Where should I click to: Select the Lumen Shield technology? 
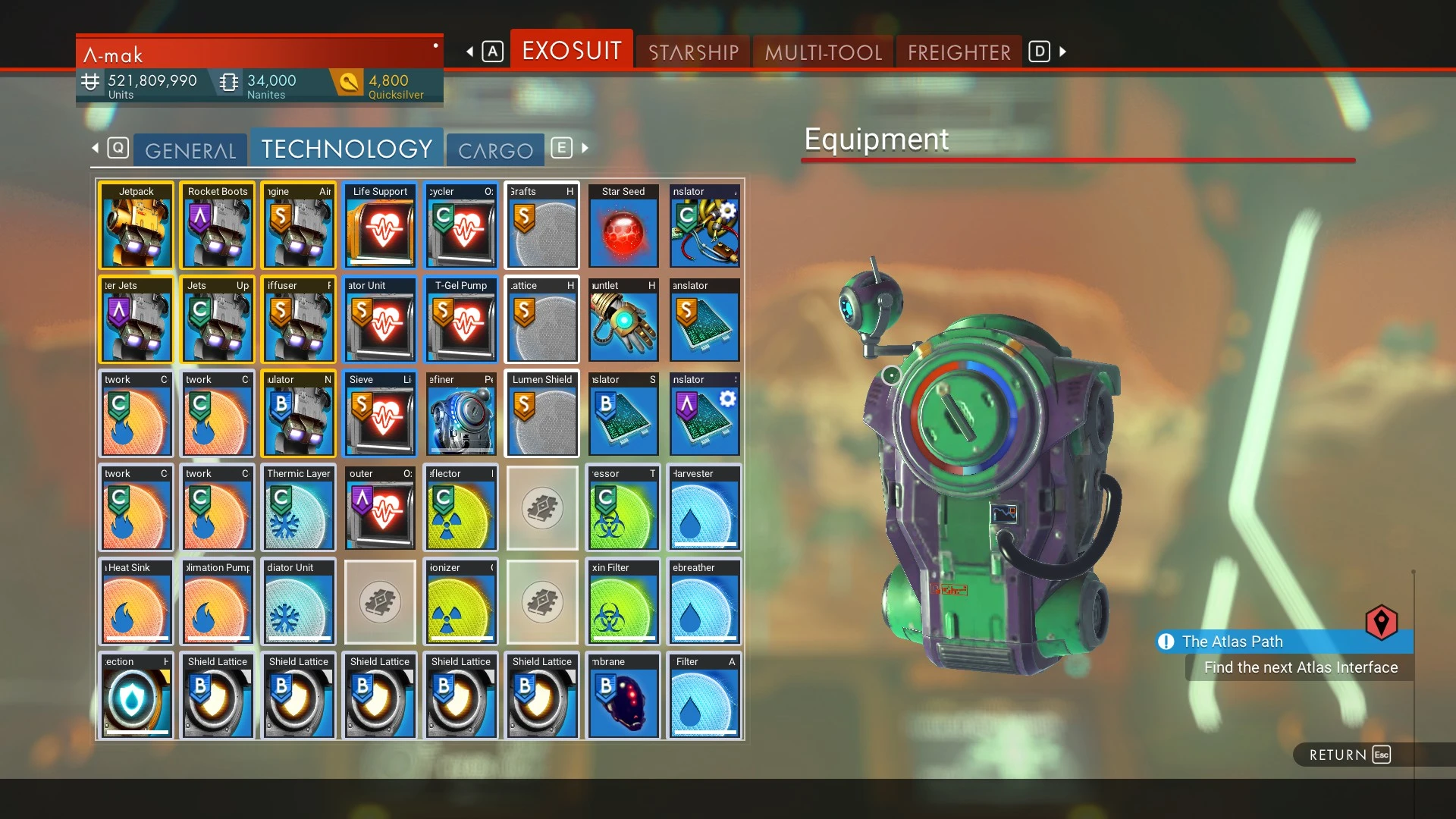(541, 413)
